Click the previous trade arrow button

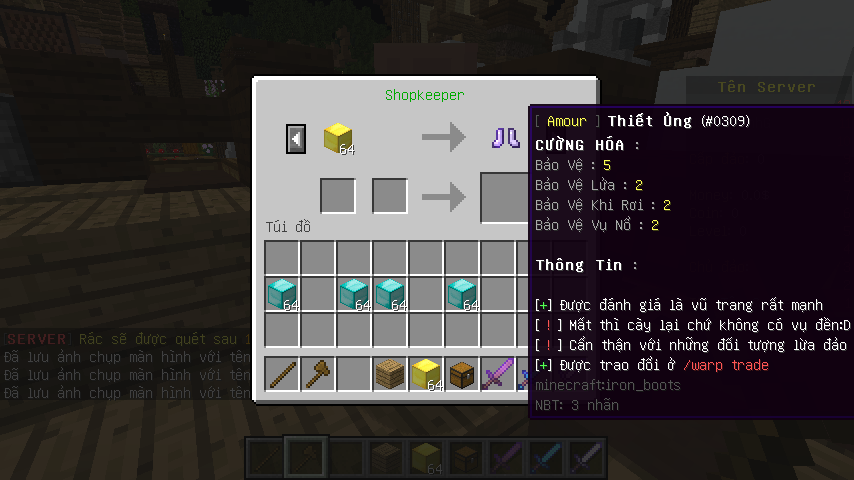[x=296, y=138]
